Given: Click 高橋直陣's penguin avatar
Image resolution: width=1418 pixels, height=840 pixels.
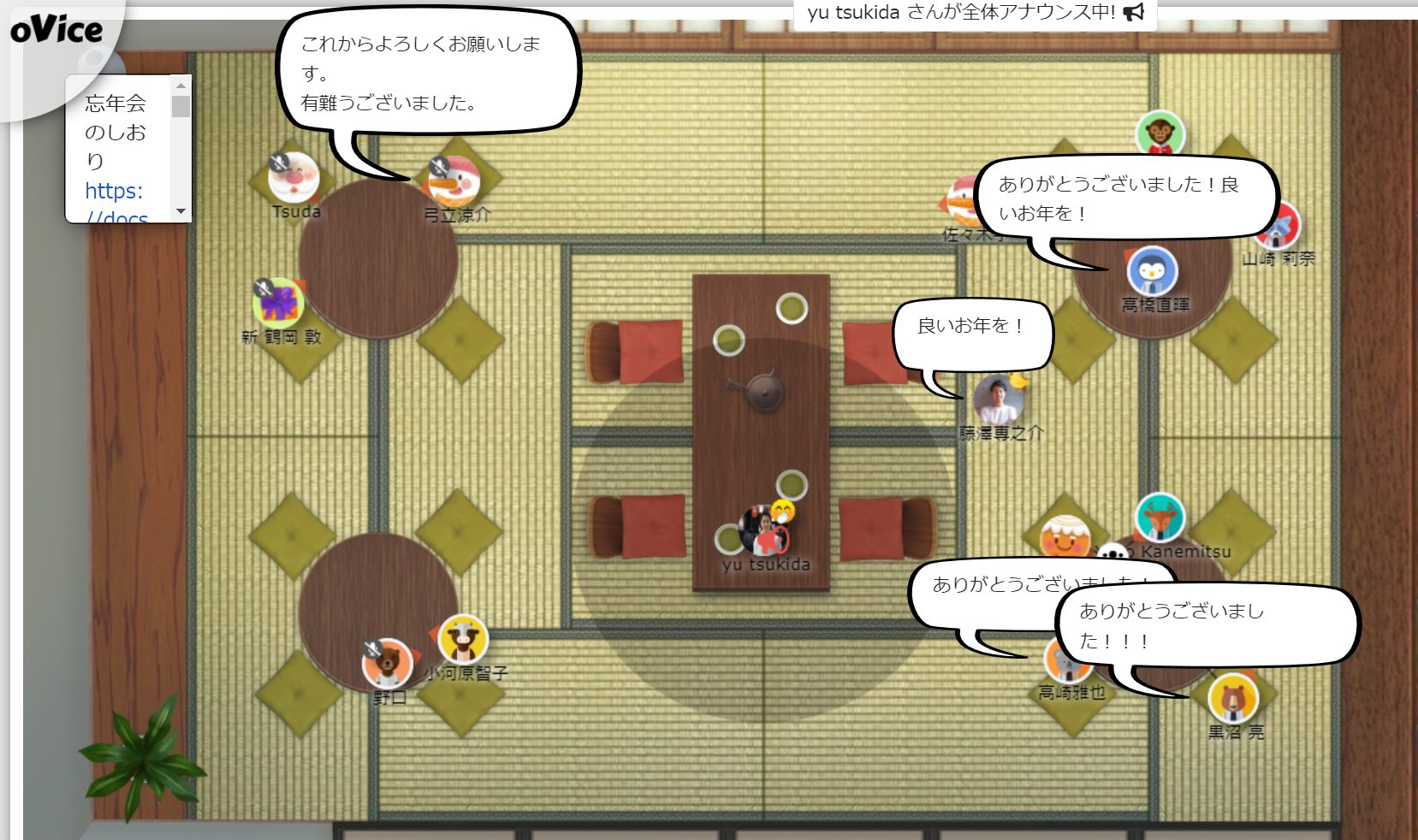Looking at the screenshot, I should [1152, 271].
